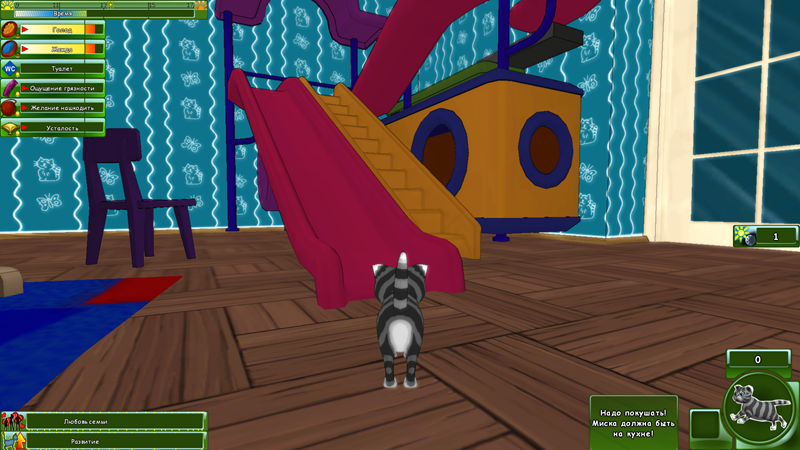Open the development arrow icon
Image resolution: width=800 pixels, height=450 pixels.
(x=12, y=440)
